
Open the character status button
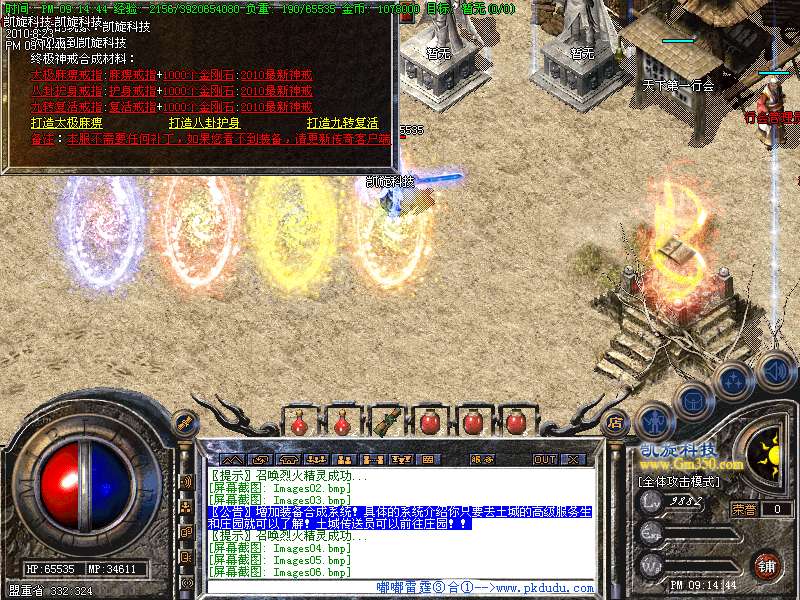[x=654, y=418]
